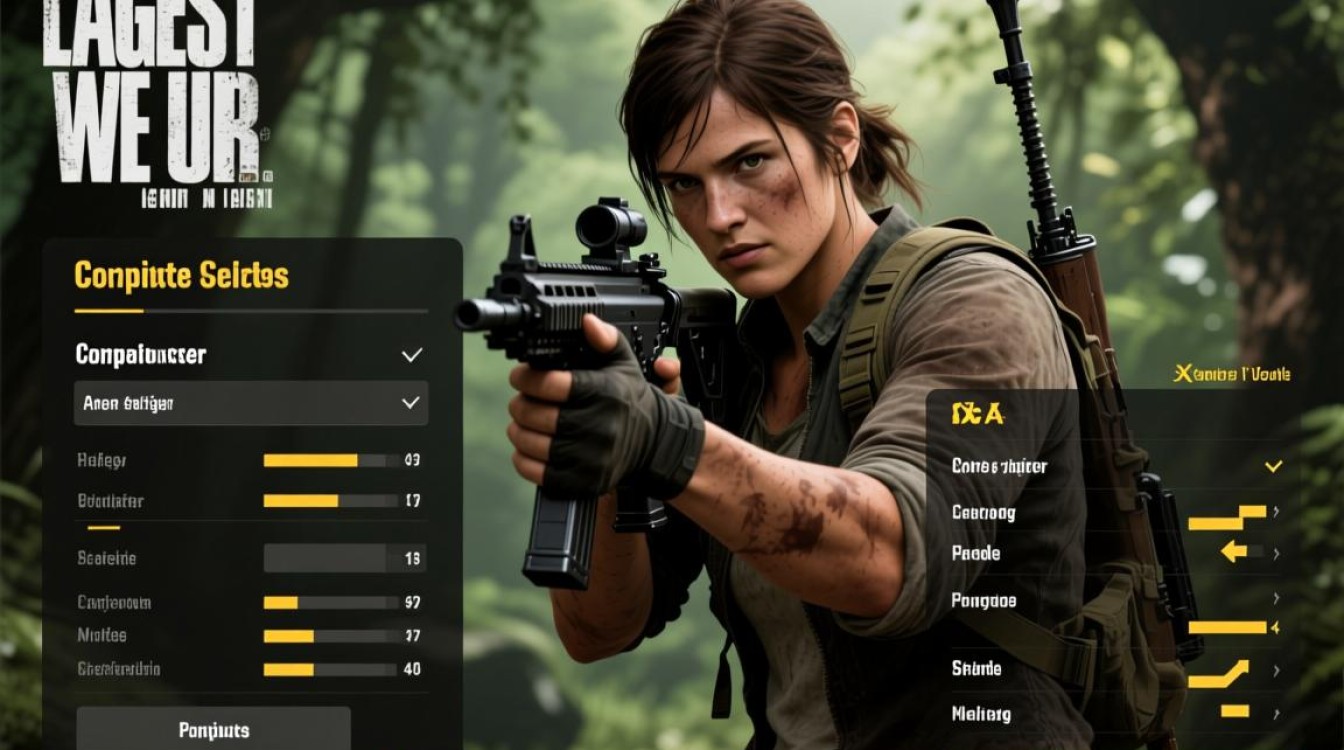1344x750 pixels.
Task: Adjust the Hafegs stat slider
Action: pyautogui.click(x=330, y=461)
